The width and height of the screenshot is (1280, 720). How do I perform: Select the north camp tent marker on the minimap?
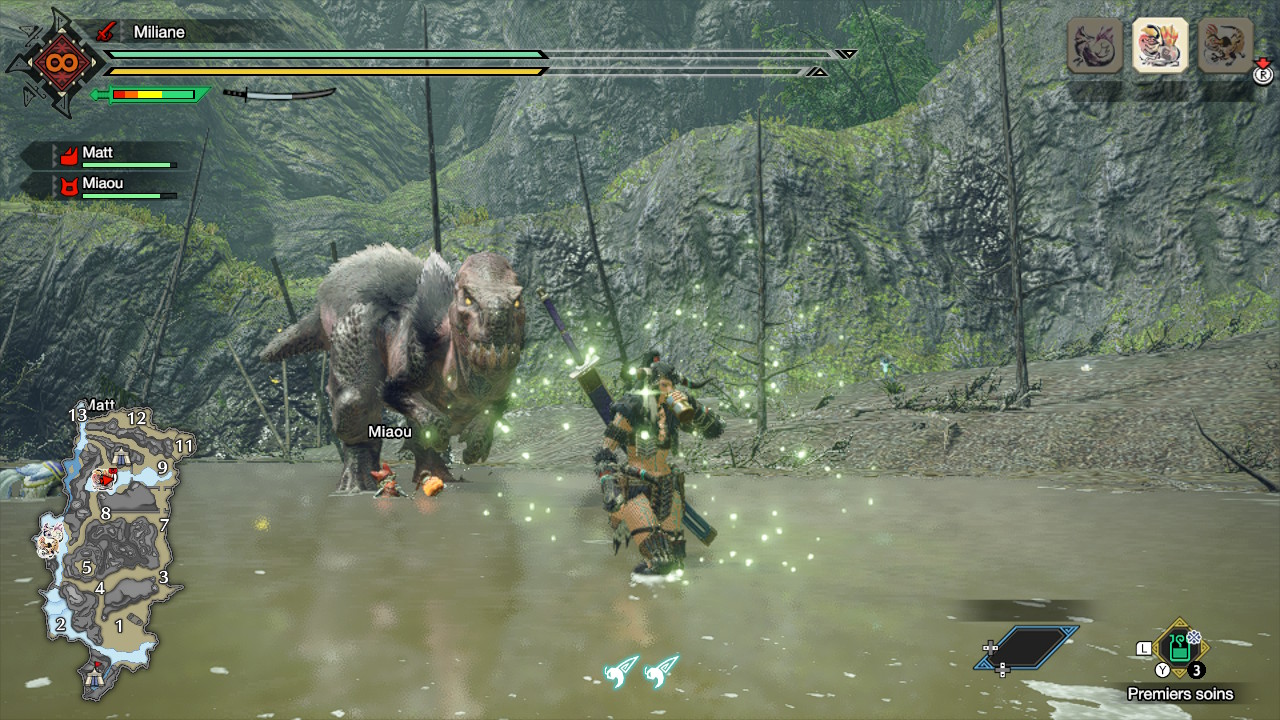[x=122, y=456]
